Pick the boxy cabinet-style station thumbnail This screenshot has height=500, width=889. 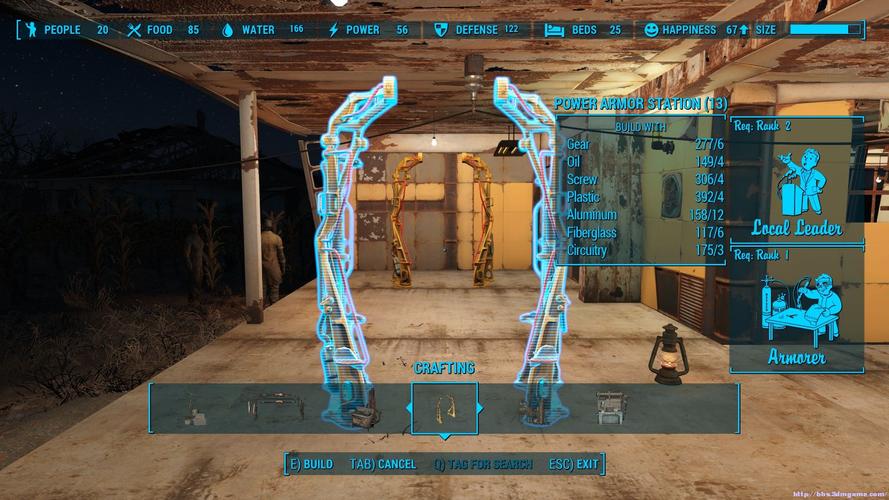[610, 408]
